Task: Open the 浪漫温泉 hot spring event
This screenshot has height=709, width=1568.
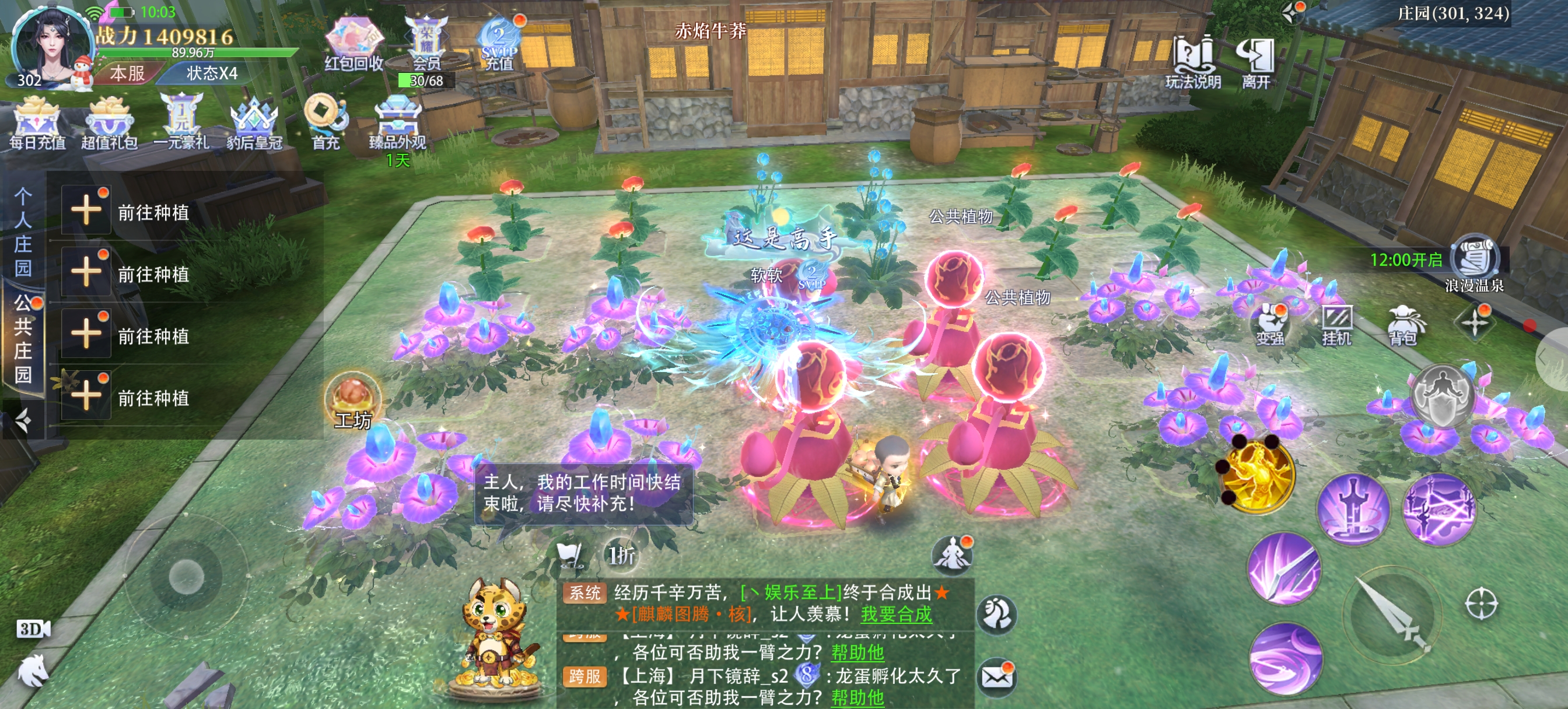Action: [x=1474, y=265]
